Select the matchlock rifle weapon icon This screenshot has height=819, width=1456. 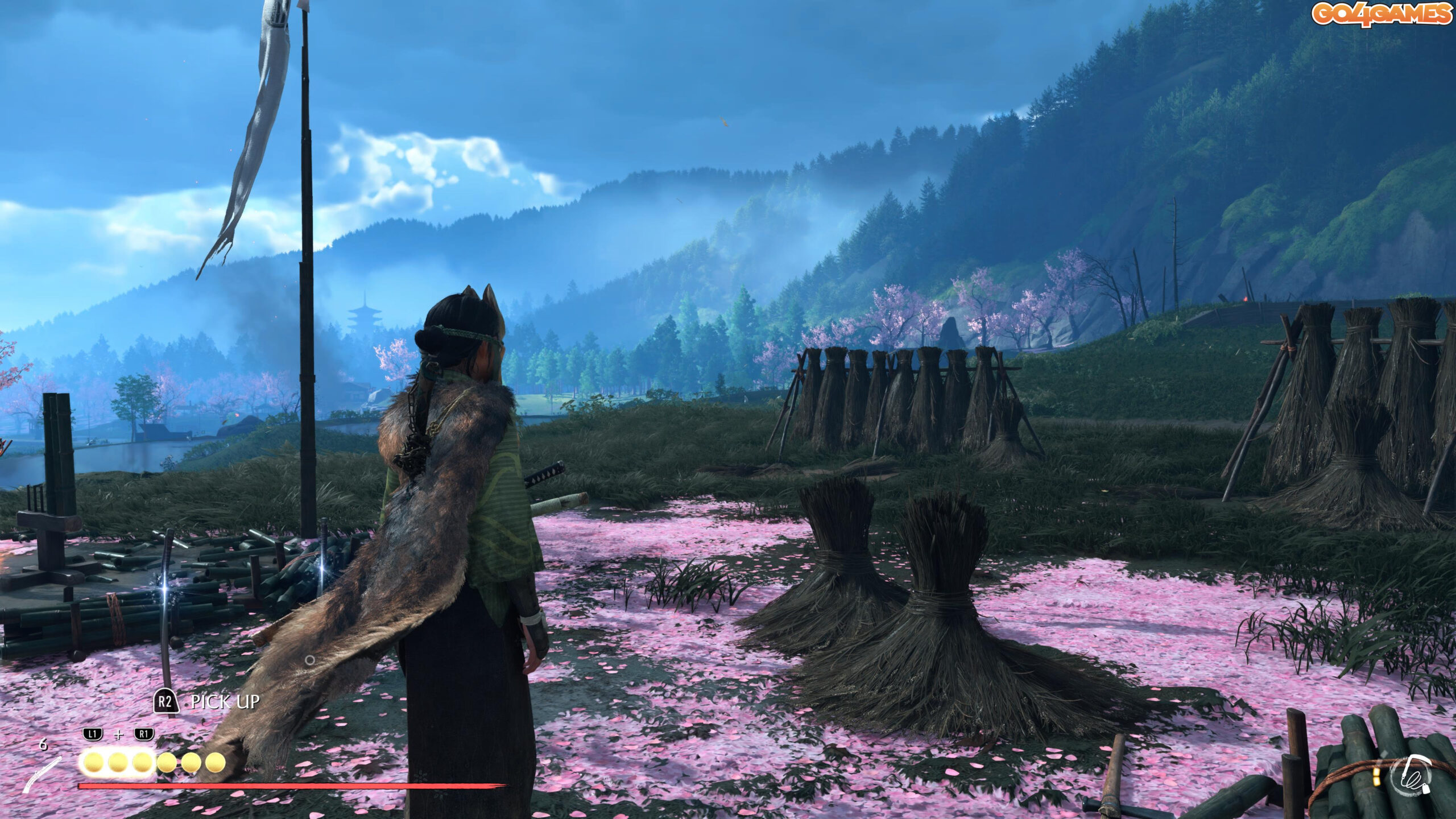[x=42, y=774]
